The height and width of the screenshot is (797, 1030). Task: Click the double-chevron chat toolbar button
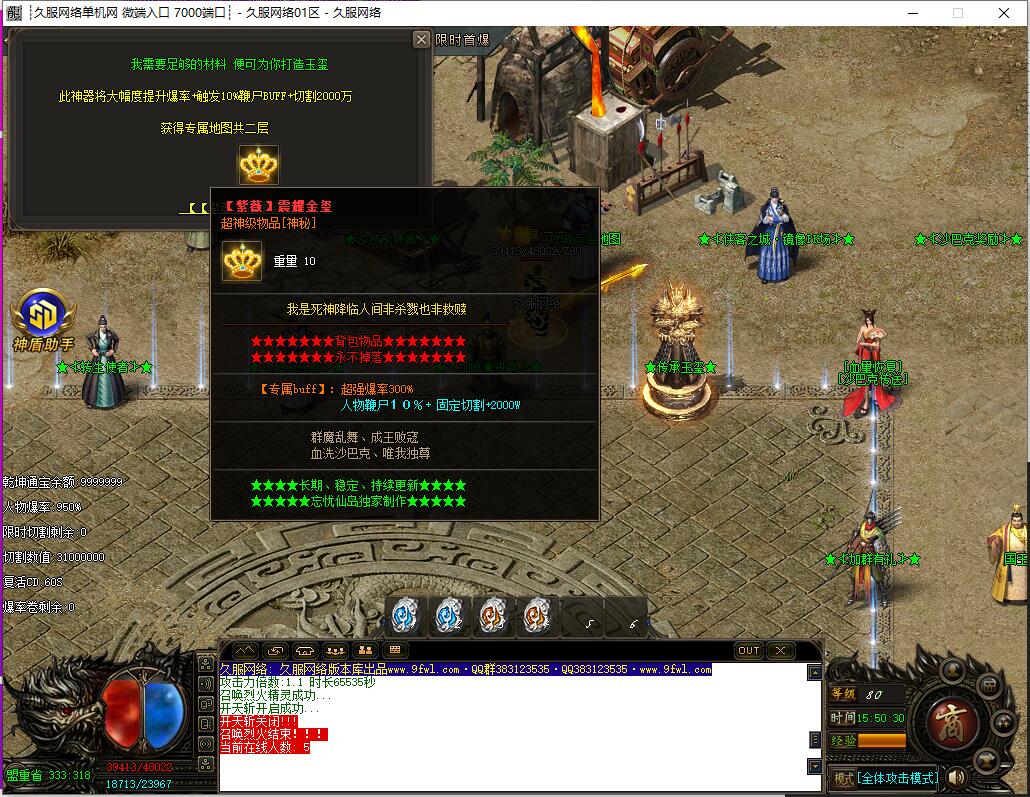click(x=246, y=650)
